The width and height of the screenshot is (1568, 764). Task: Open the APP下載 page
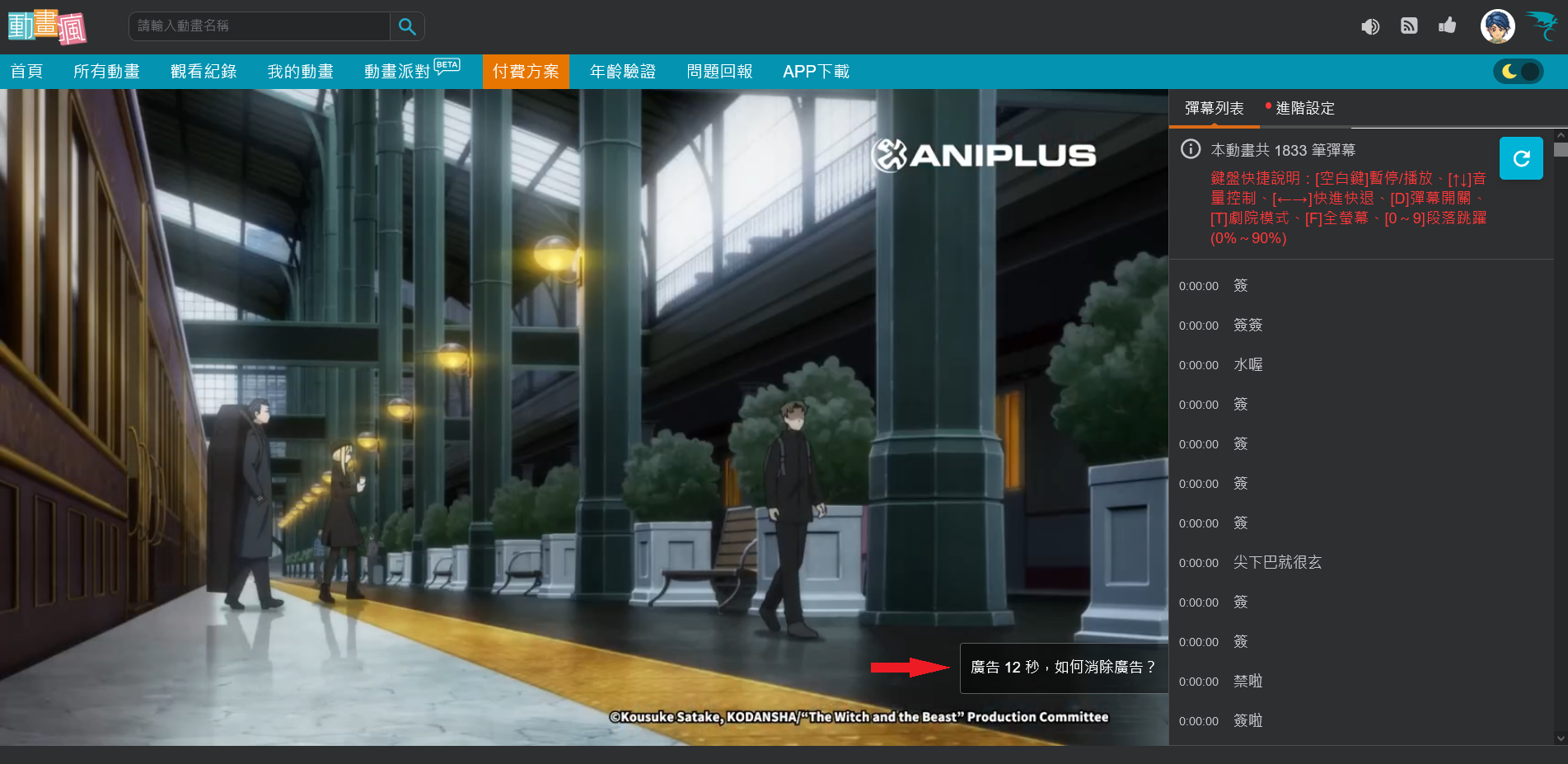point(816,72)
